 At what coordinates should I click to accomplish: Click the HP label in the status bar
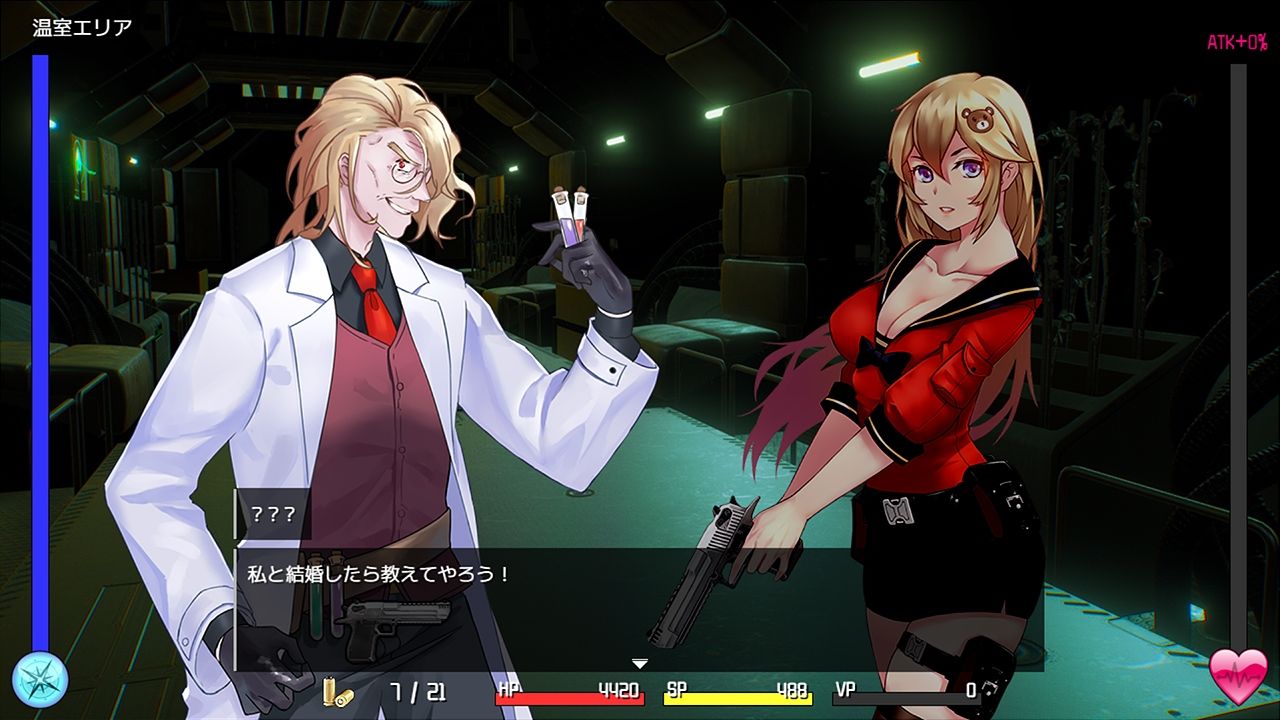(508, 690)
